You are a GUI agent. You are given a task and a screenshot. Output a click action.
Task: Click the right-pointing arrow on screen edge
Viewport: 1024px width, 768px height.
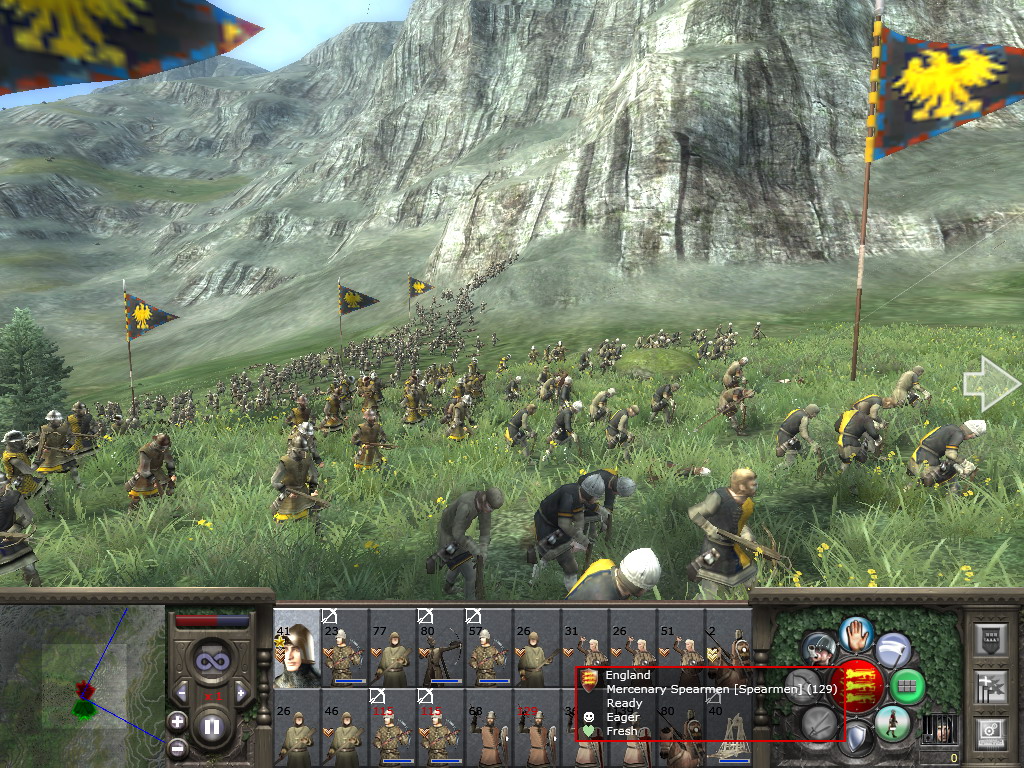click(989, 384)
